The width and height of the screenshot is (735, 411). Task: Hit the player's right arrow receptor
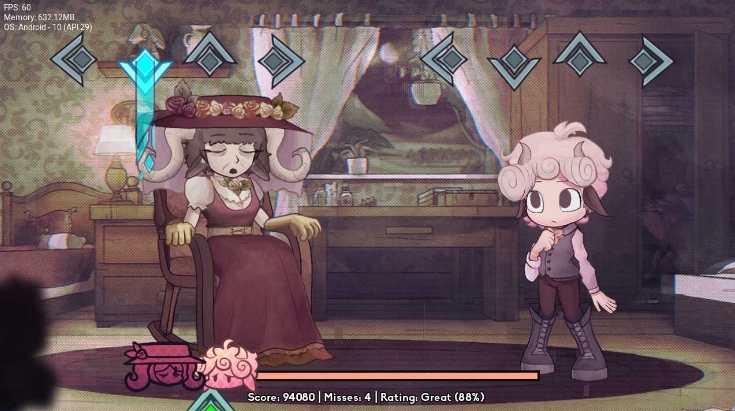click(x=651, y=60)
